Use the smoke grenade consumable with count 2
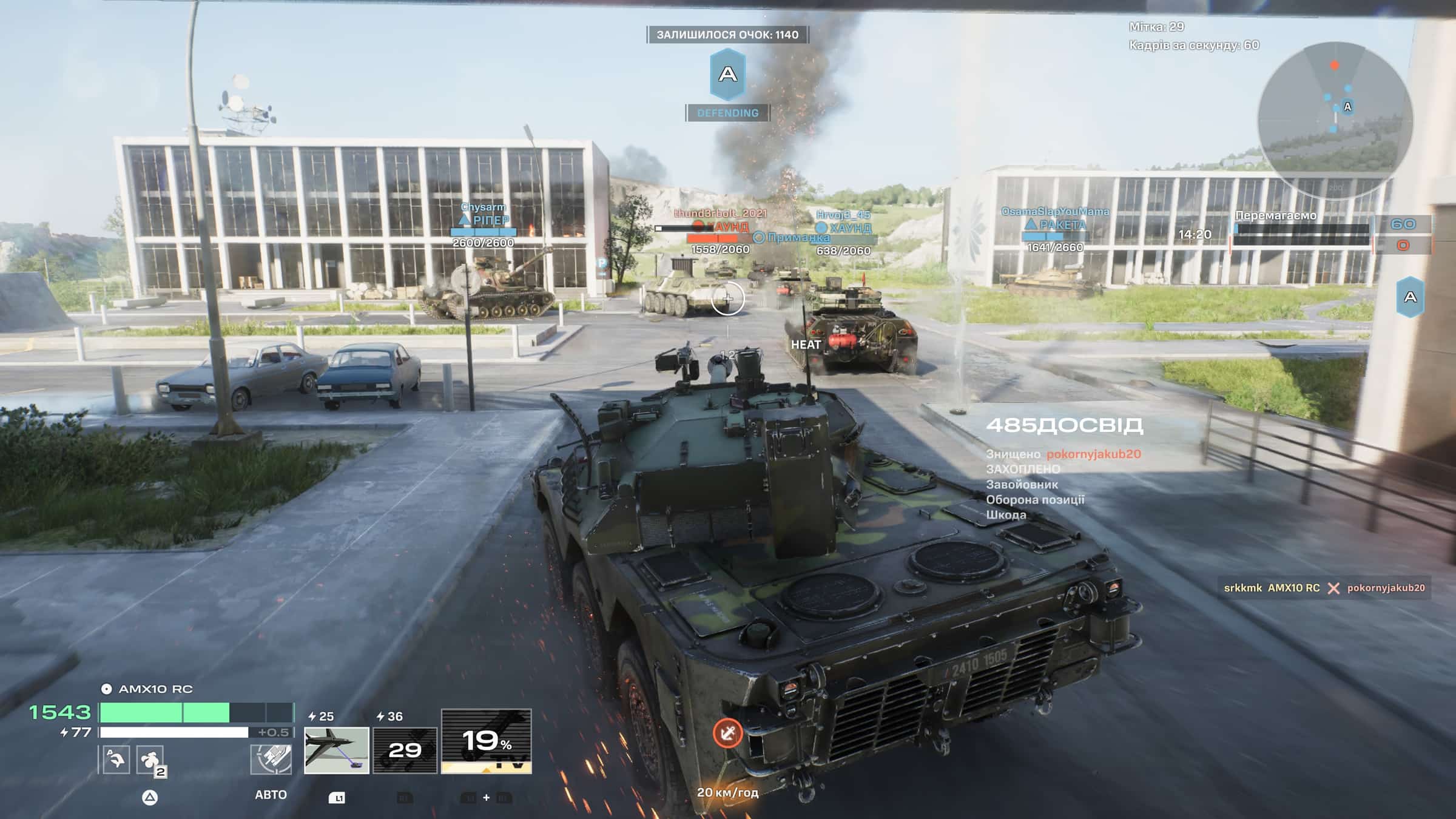1456x819 pixels. click(150, 760)
